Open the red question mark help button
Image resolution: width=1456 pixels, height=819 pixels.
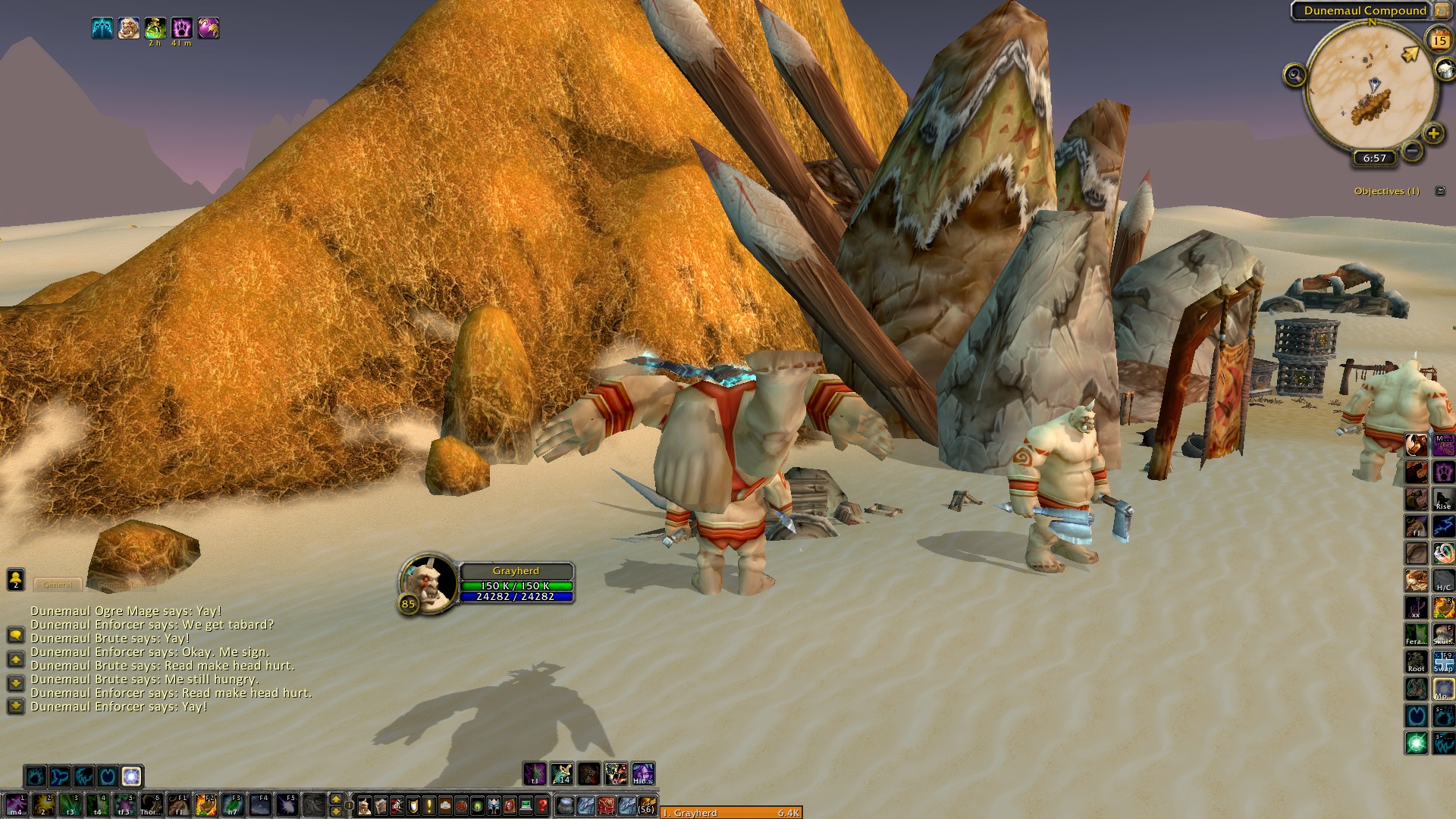[x=542, y=805]
